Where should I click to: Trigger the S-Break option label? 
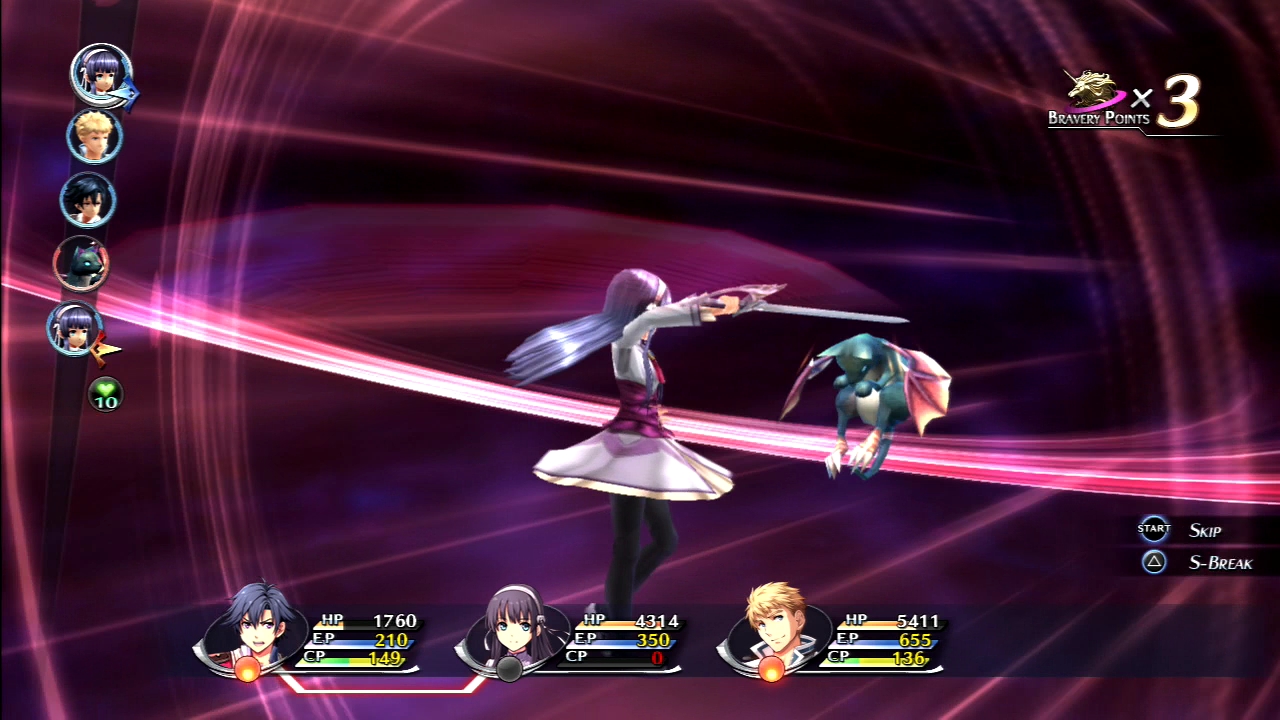1220,562
